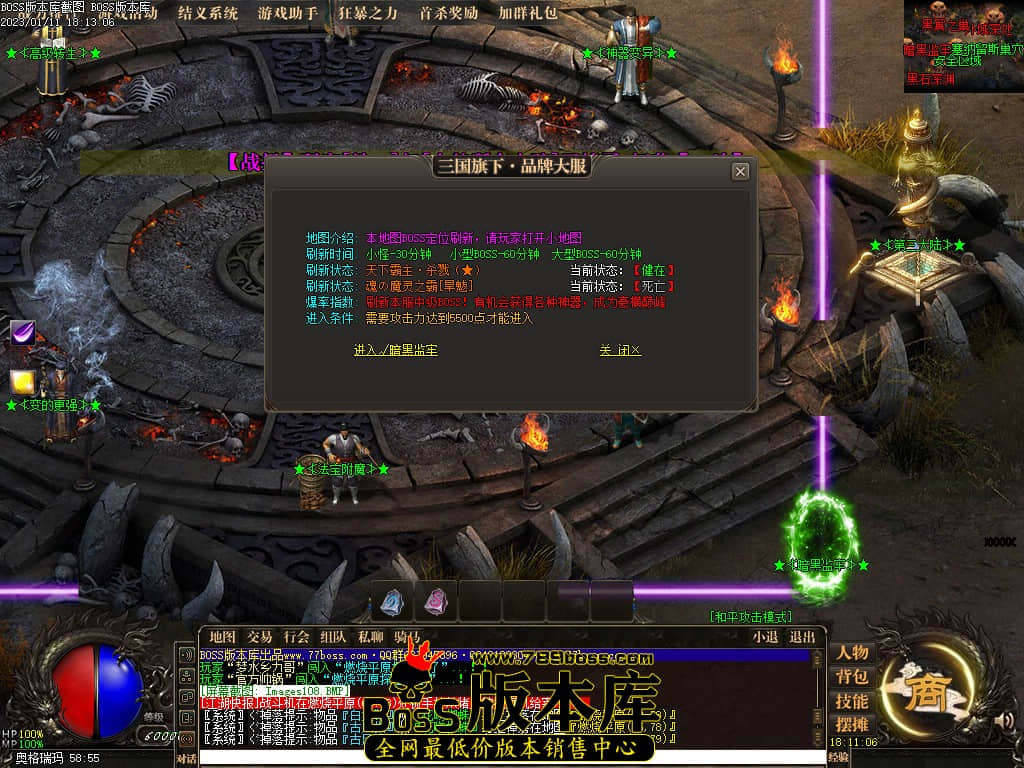Enter the 暗黑监牢 dungeon via the link
Image resolution: width=1024 pixels, height=768 pixels.
[x=395, y=350]
